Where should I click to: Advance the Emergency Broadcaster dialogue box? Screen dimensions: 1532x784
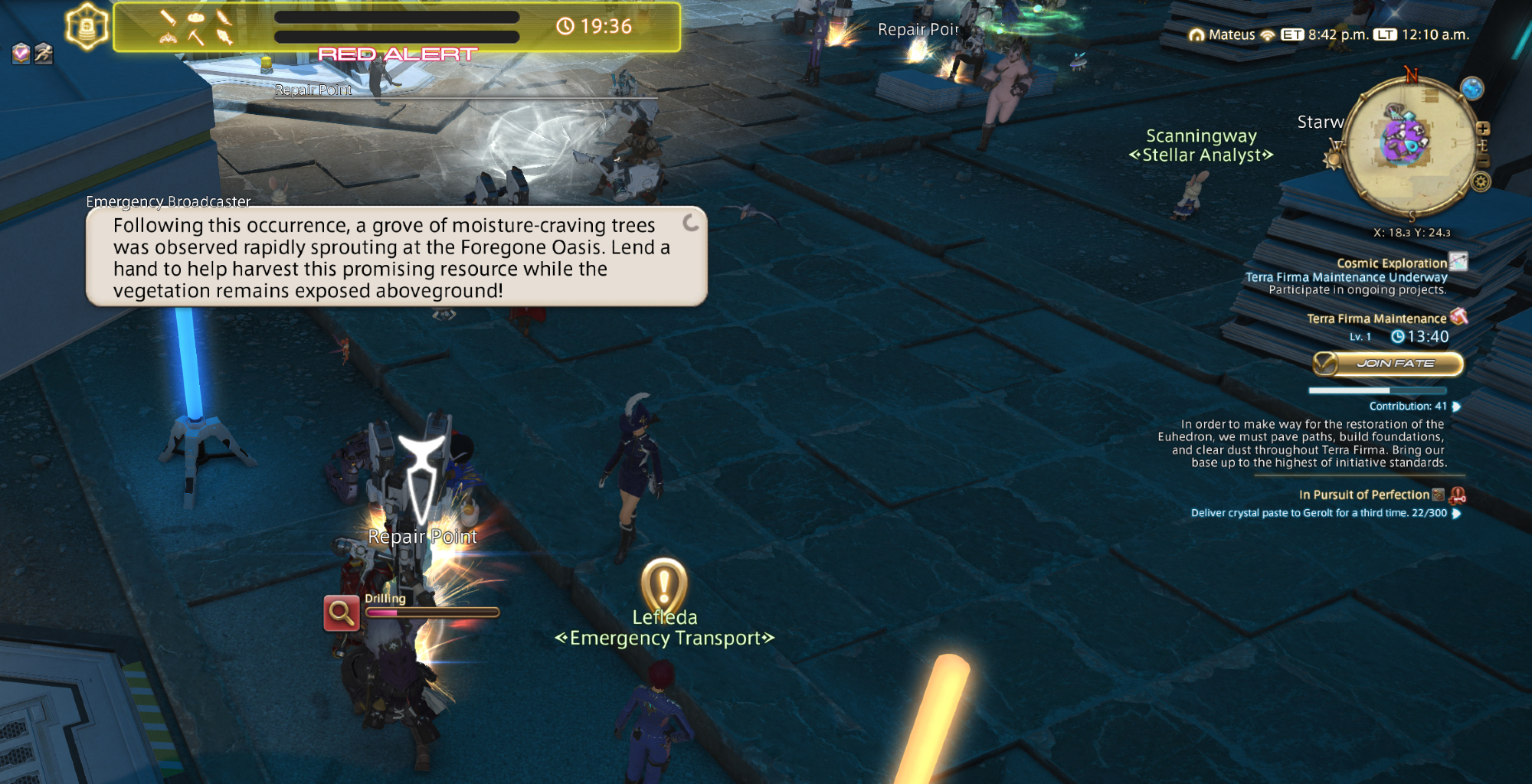[396, 257]
